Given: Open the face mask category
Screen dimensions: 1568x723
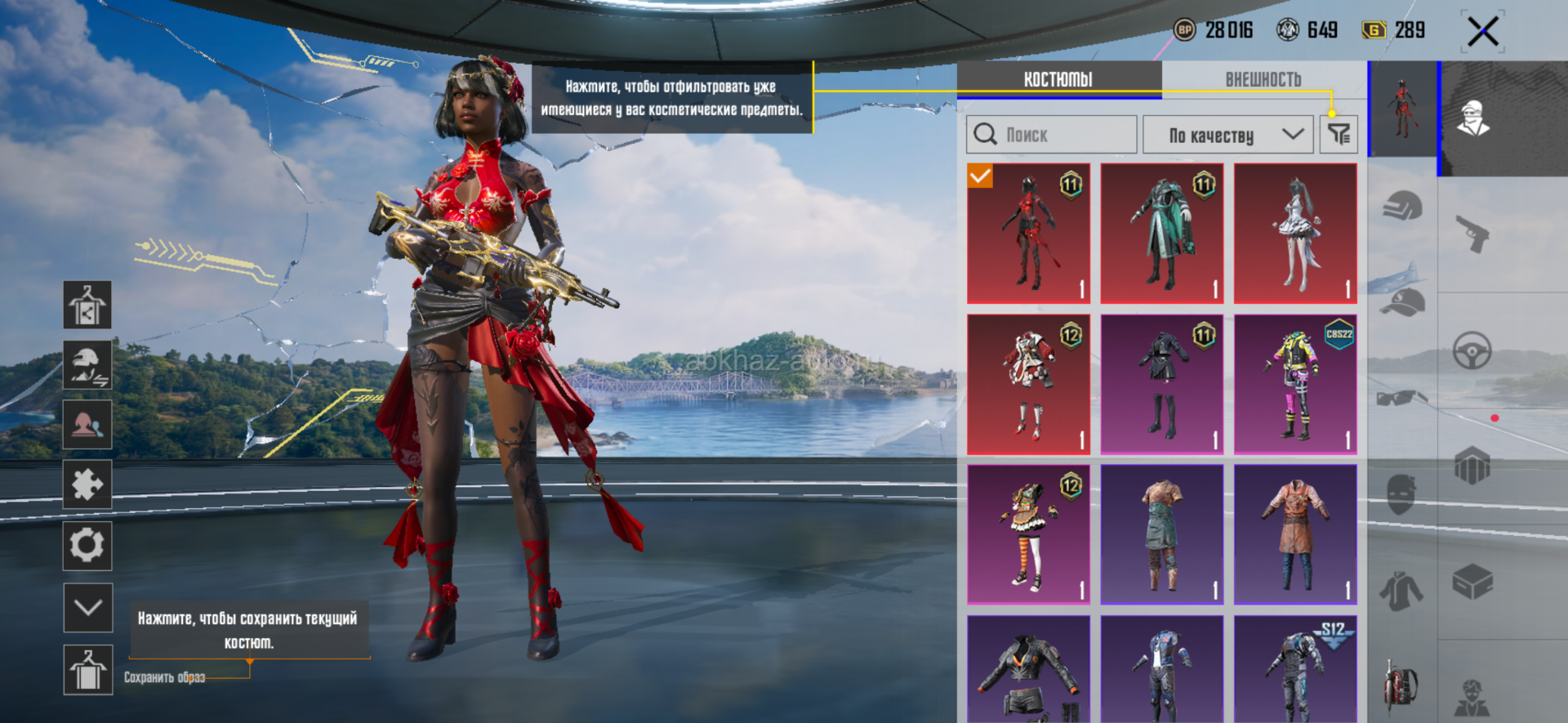Looking at the screenshot, I should pyautogui.click(x=1401, y=494).
